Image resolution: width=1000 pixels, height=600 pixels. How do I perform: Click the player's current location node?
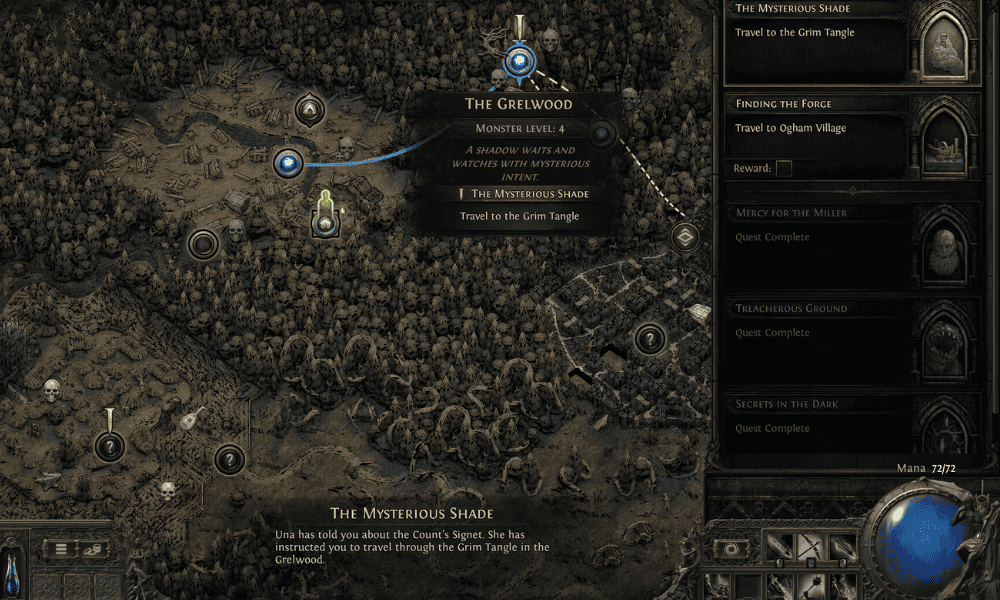pos(323,224)
